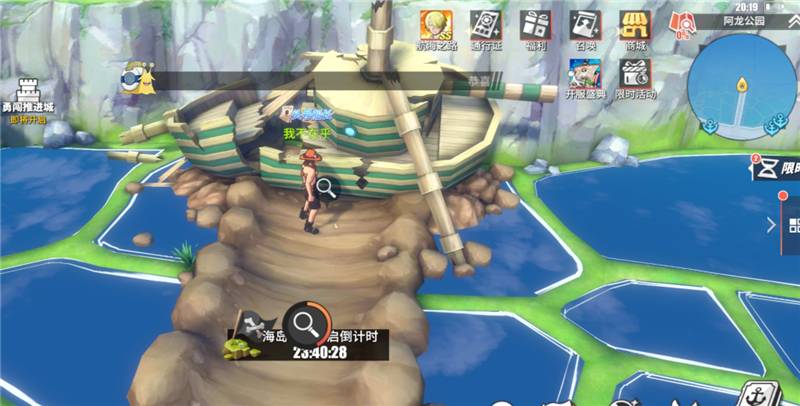Click the circular minimap

tap(741, 84)
